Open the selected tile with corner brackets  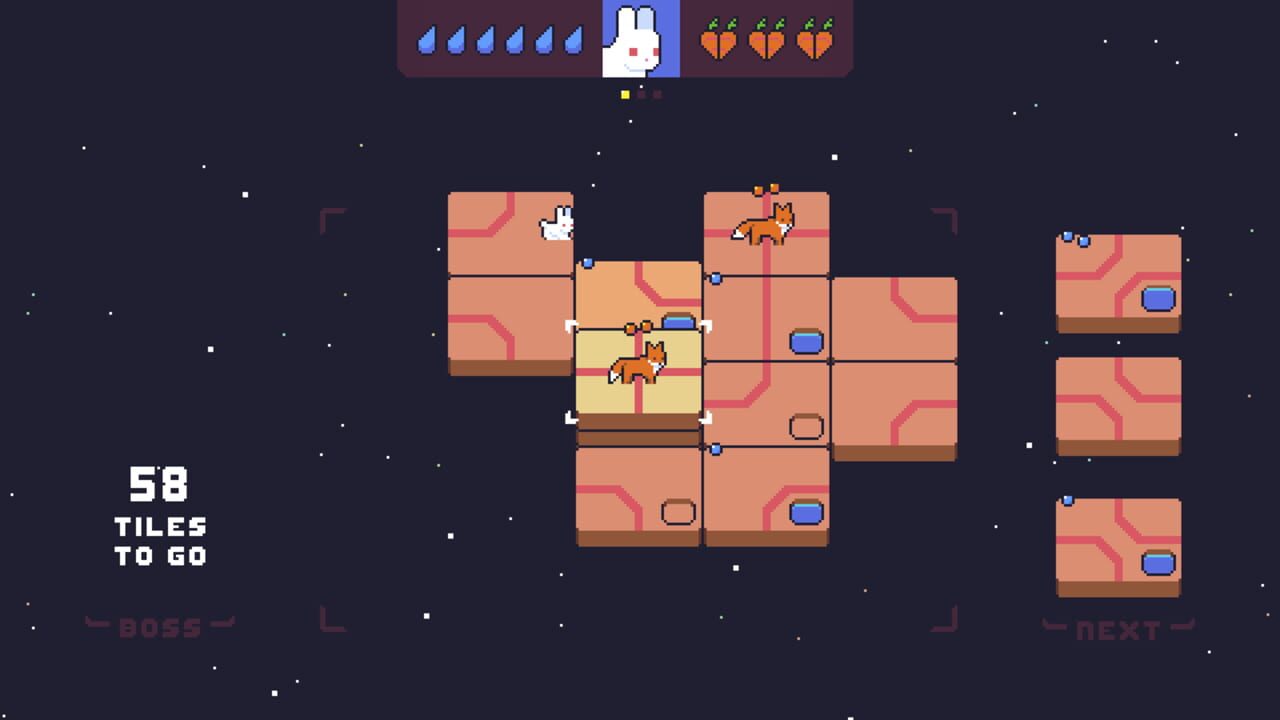(x=640, y=370)
